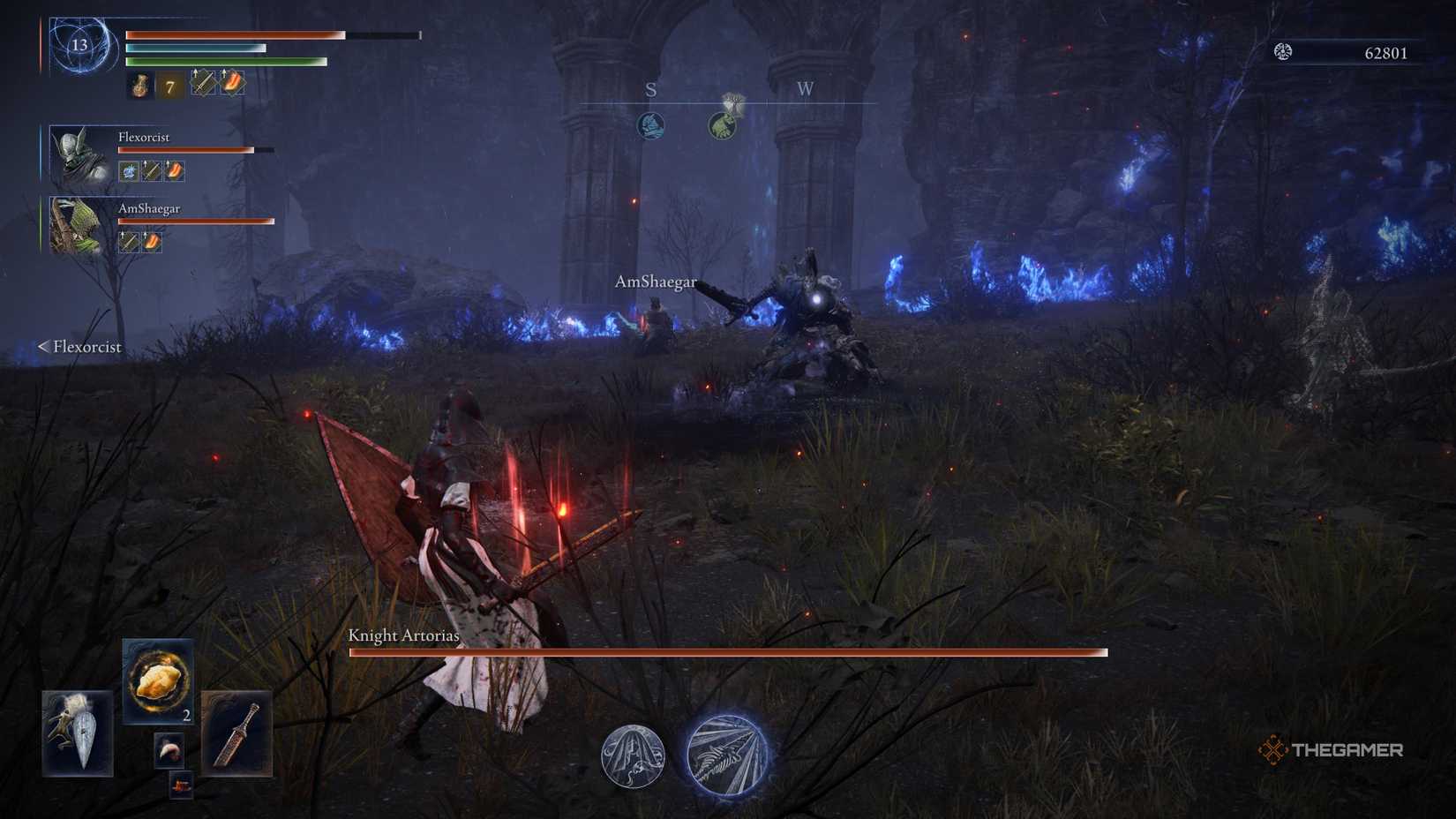
Task: Click the left spirit ash medallion
Action: 631,757
